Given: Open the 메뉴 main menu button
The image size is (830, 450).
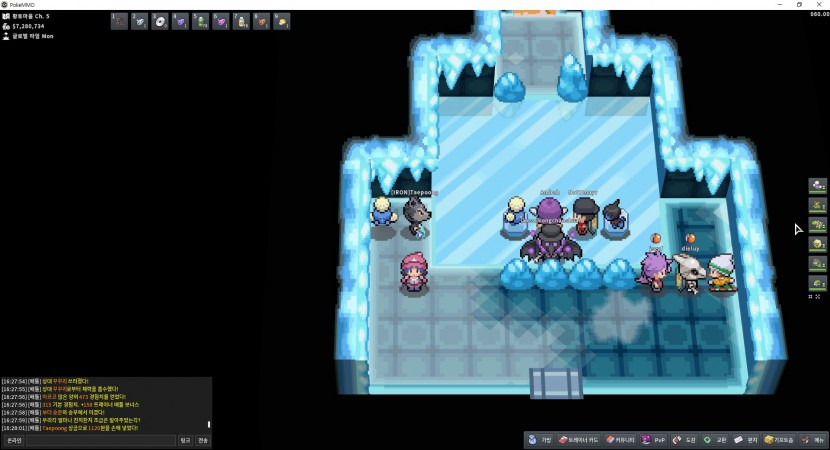Looking at the screenshot, I should click(x=813, y=440).
